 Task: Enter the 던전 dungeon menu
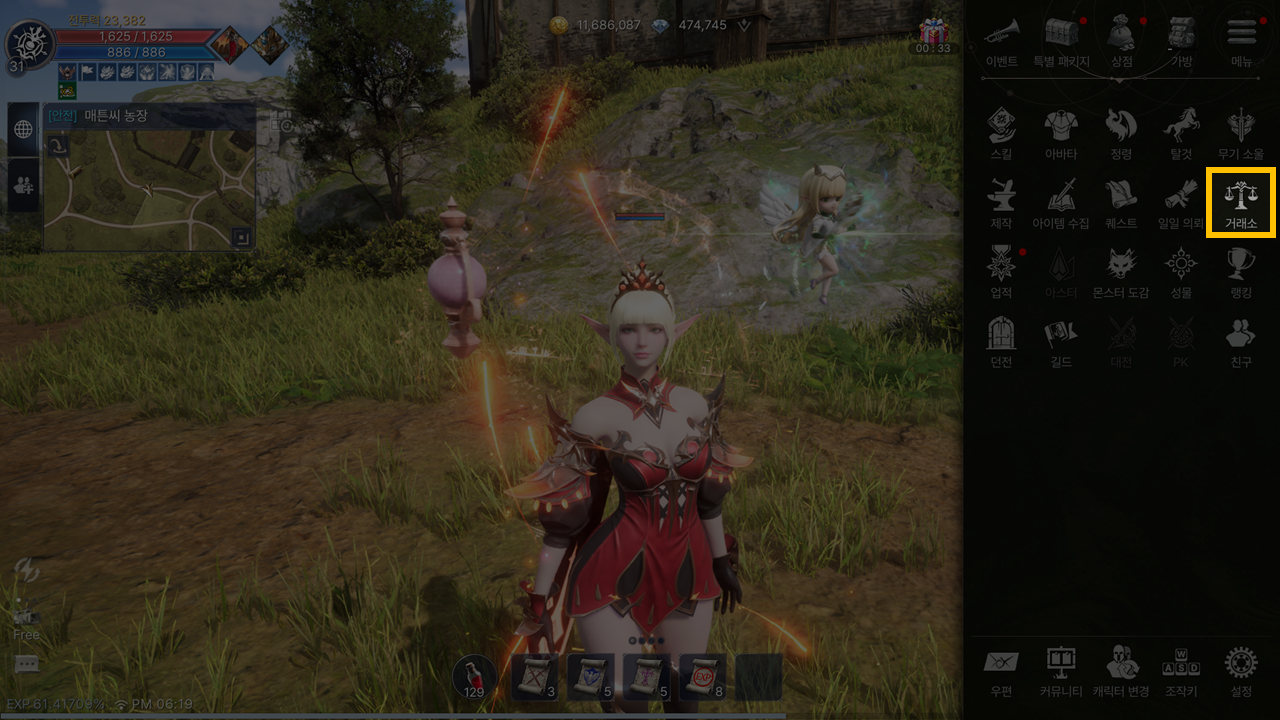(1001, 341)
